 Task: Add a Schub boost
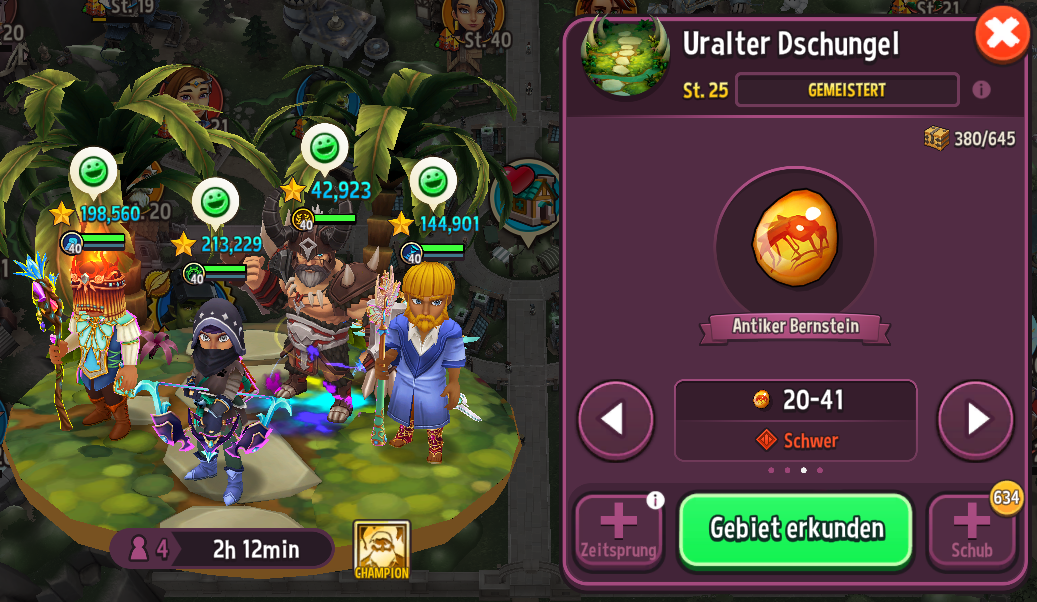click(x=971, y=532)
